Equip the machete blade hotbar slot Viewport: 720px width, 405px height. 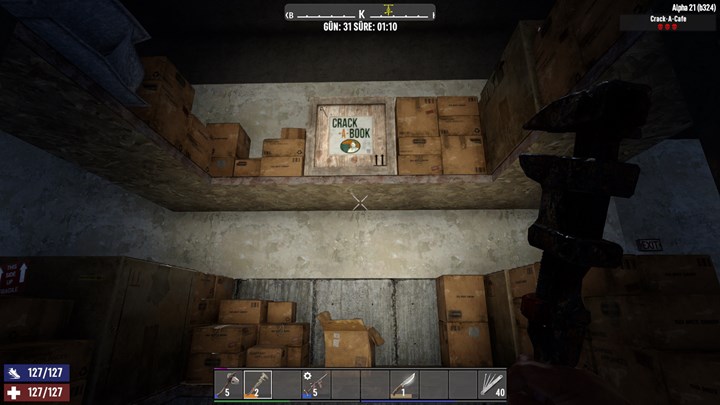point(404,385)
